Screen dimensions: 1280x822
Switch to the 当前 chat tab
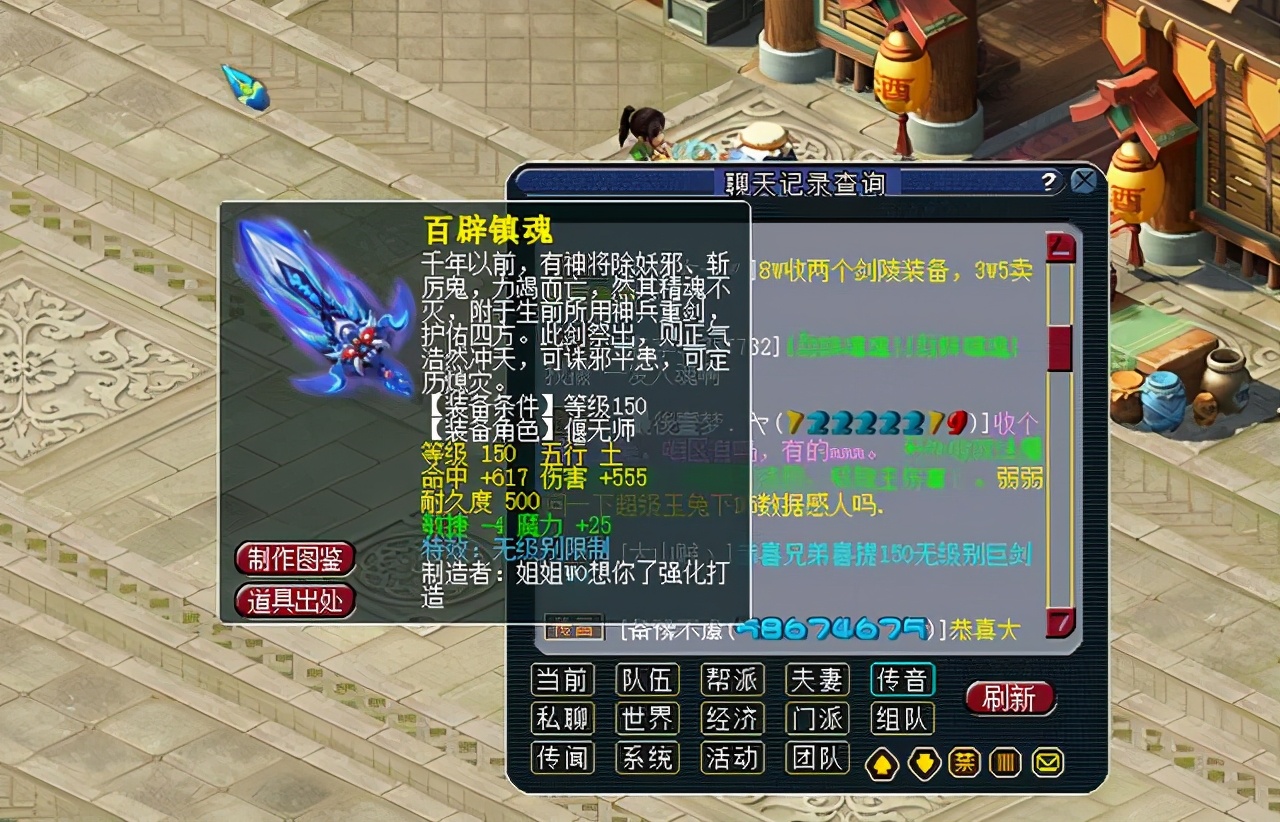tap(562, 679)
